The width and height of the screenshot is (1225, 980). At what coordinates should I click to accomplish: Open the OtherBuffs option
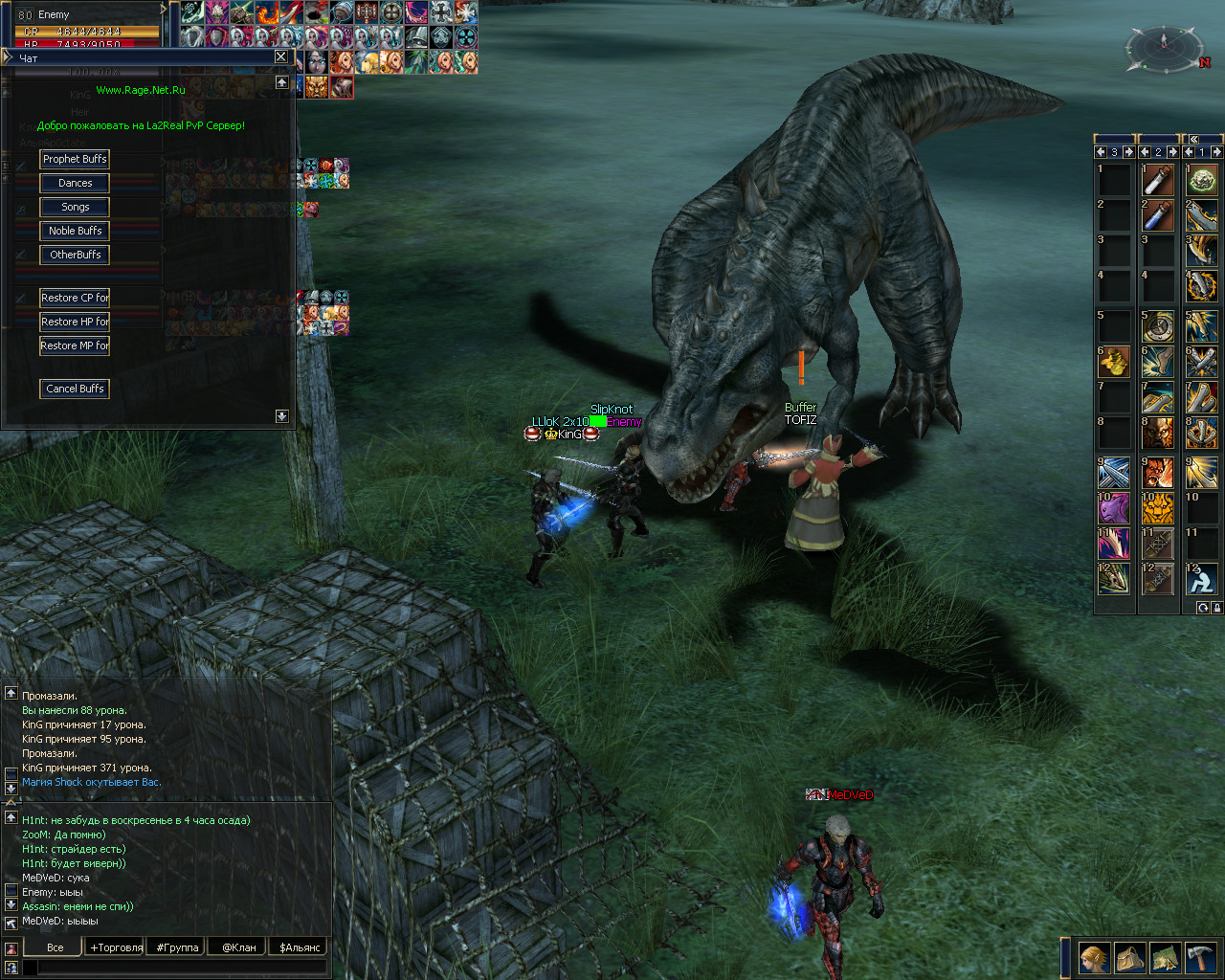75,255
